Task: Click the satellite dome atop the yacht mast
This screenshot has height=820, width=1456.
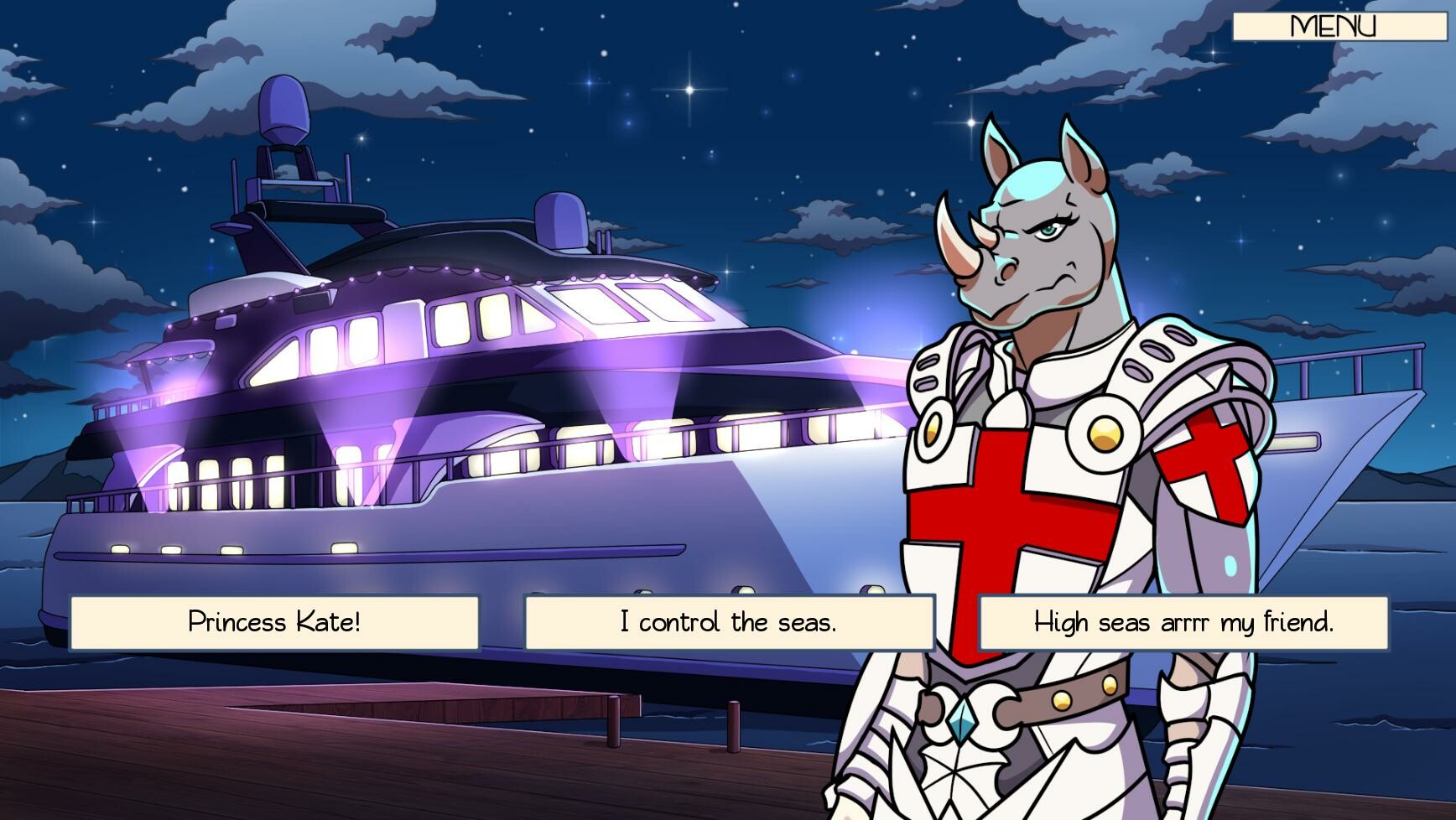Action: pos(285,109)
